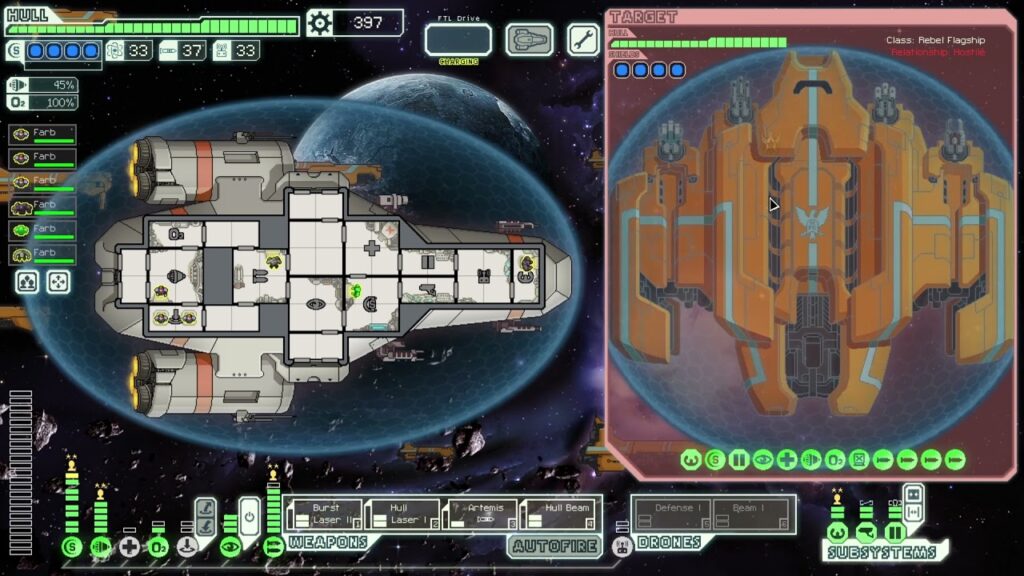This screenshot has width=1024, height=576.
Task: Open the ship overview screen button
Action: (529, 40)
